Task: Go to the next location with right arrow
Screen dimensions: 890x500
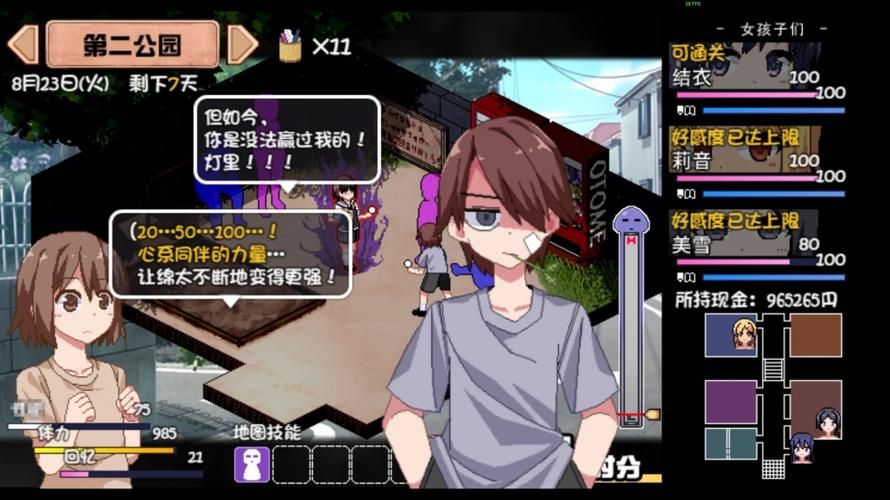Action: point(242,44)
